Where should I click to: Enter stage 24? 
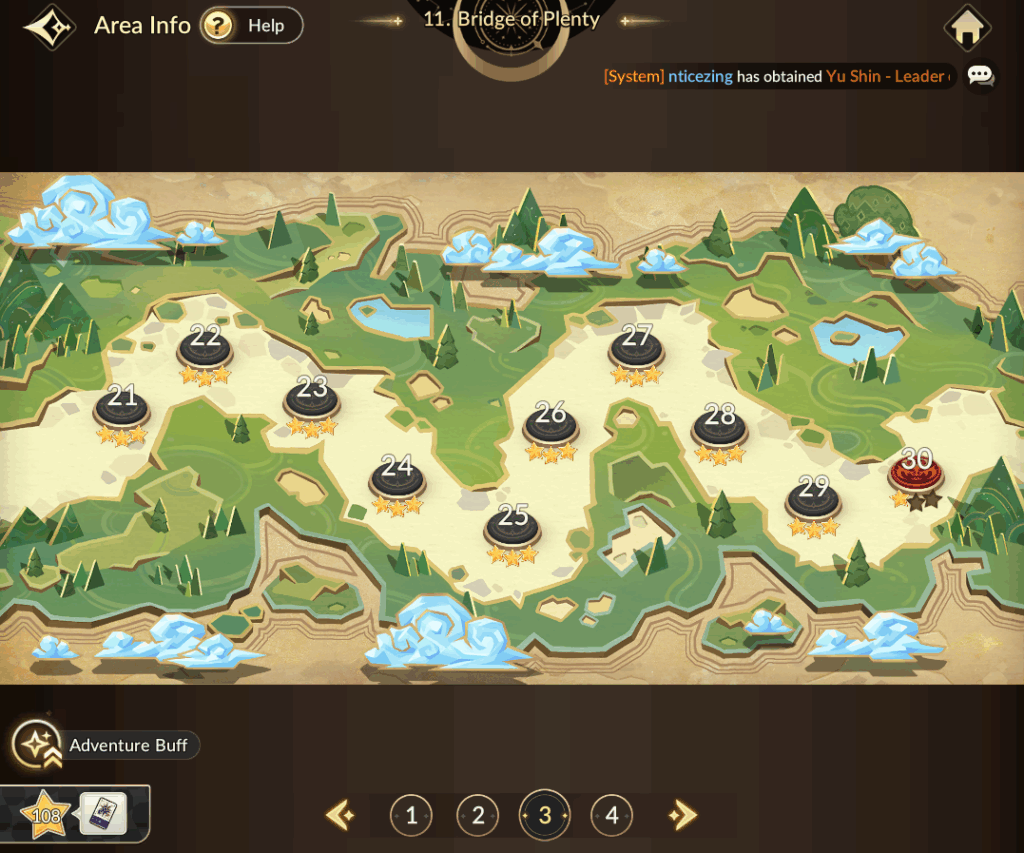pyautogui.click(x=397, y=477)
